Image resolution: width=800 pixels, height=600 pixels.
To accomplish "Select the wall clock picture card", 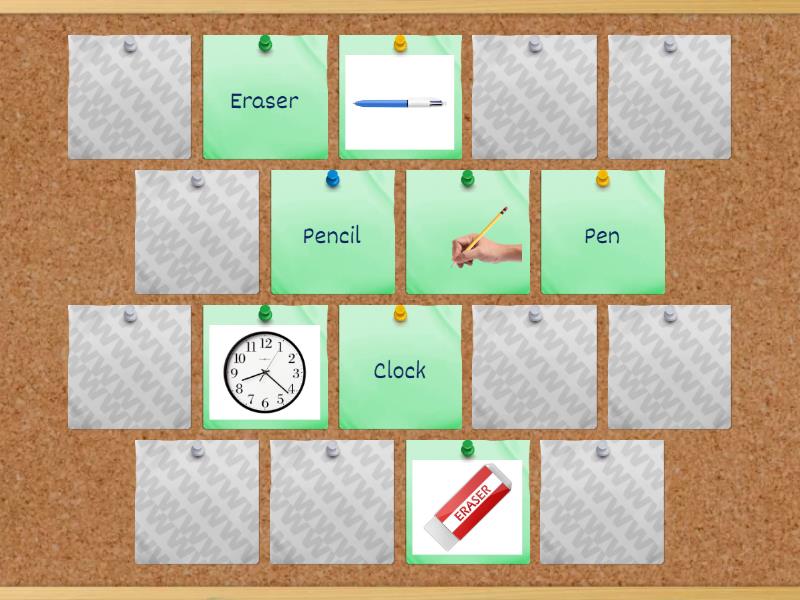I will point(265,371).
